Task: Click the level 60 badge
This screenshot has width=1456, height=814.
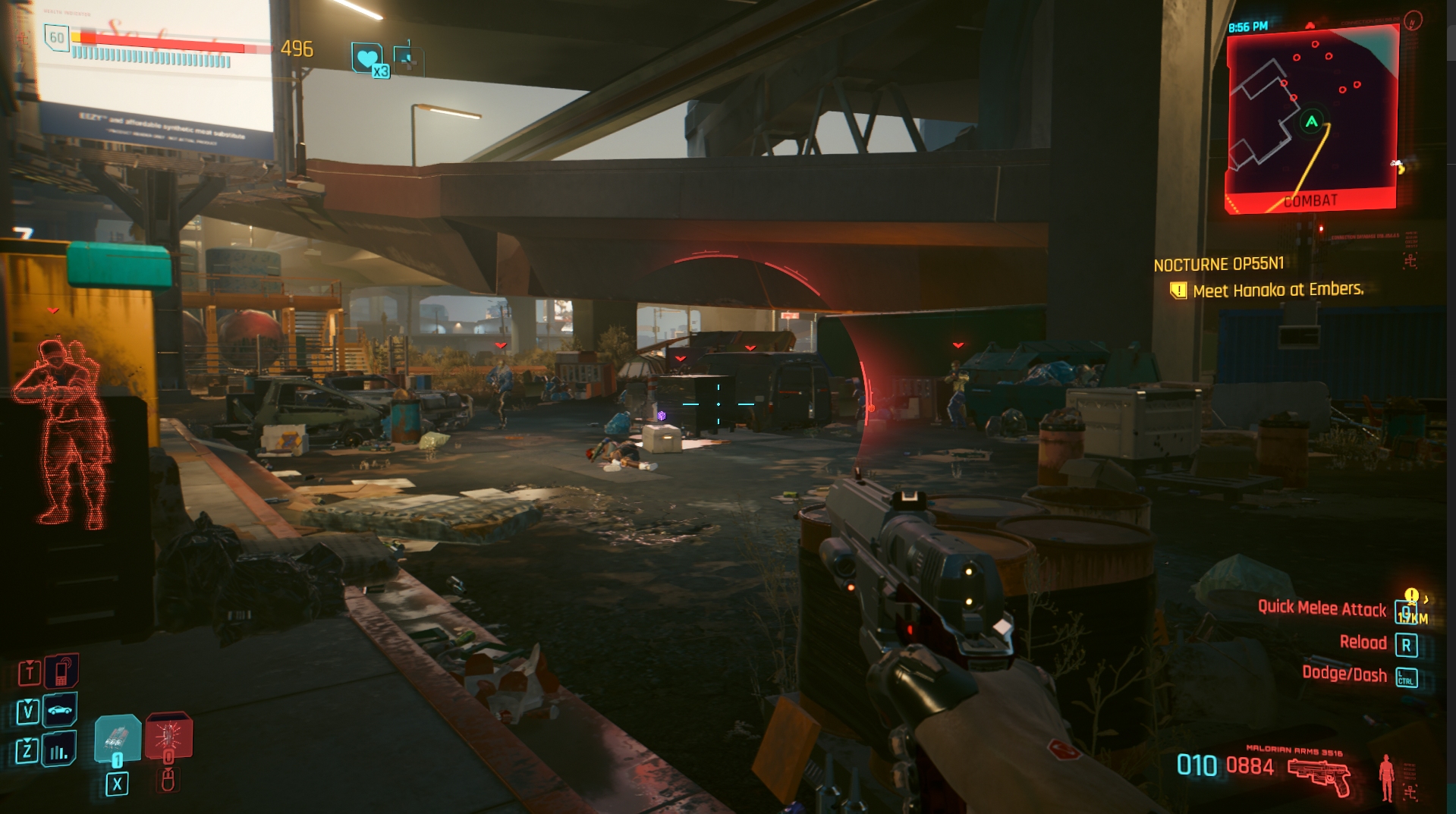Action: click(x=57, y=37)
